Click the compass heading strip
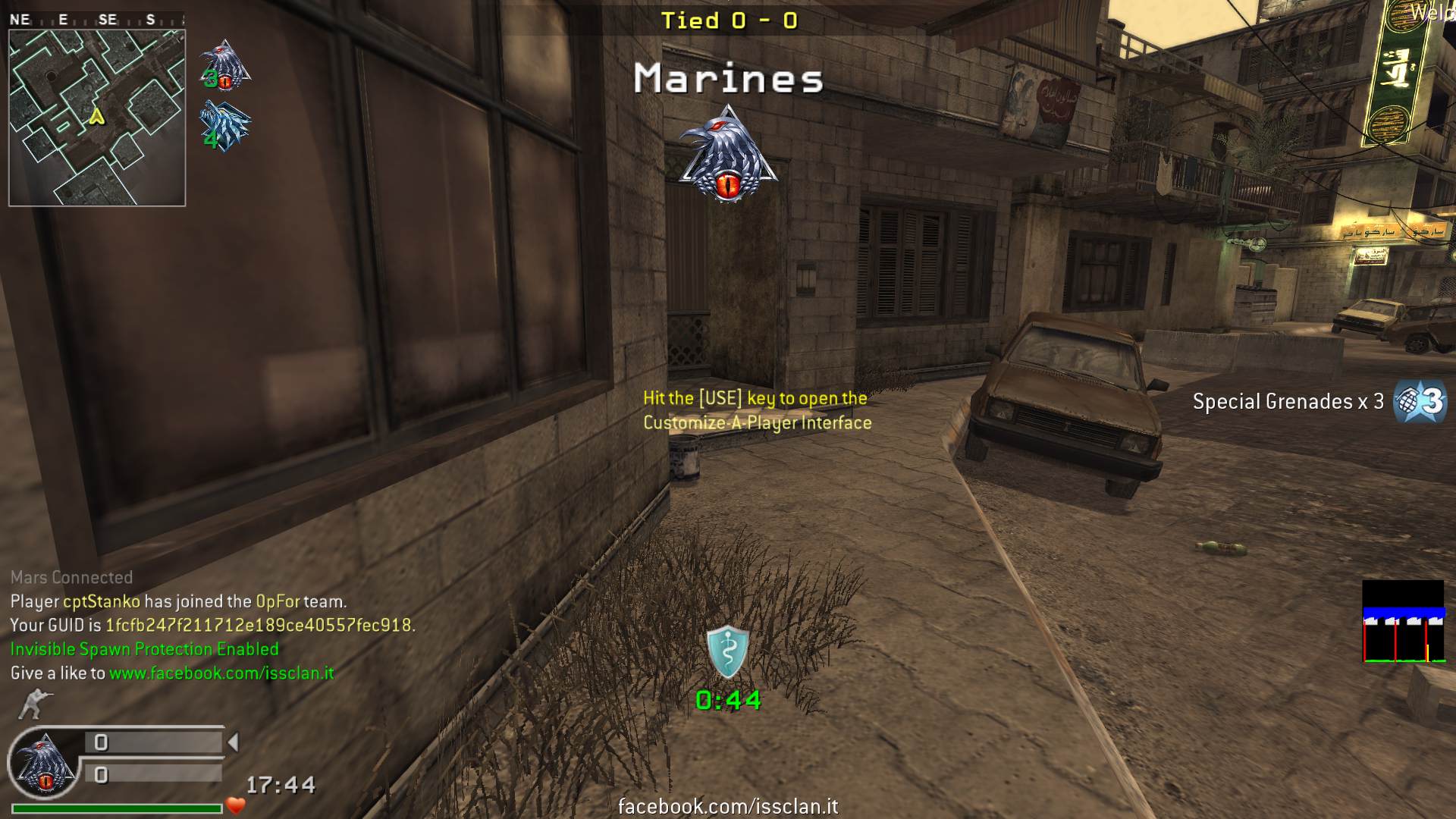The image size is (1456, 819). pyautogui.click(x=96, y=20)
